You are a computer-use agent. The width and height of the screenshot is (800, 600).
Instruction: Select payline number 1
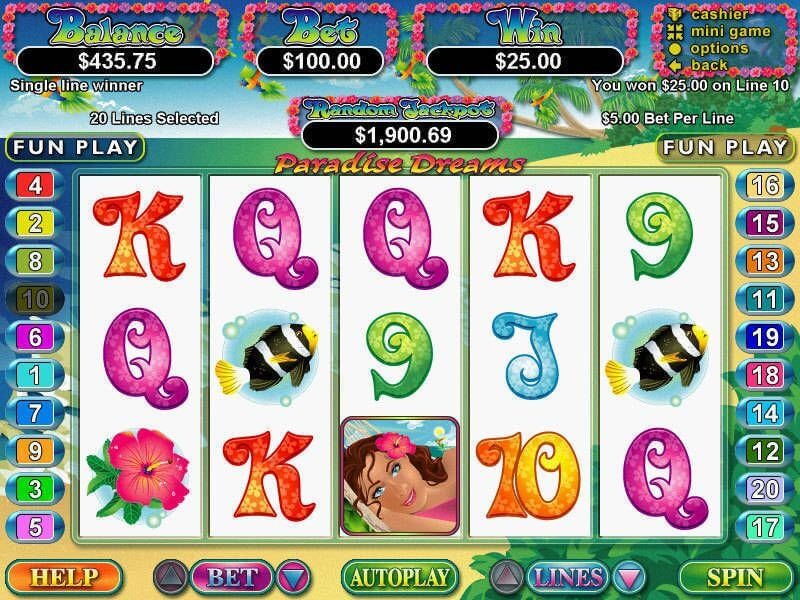pyautogui.click(x=35, y=375)
